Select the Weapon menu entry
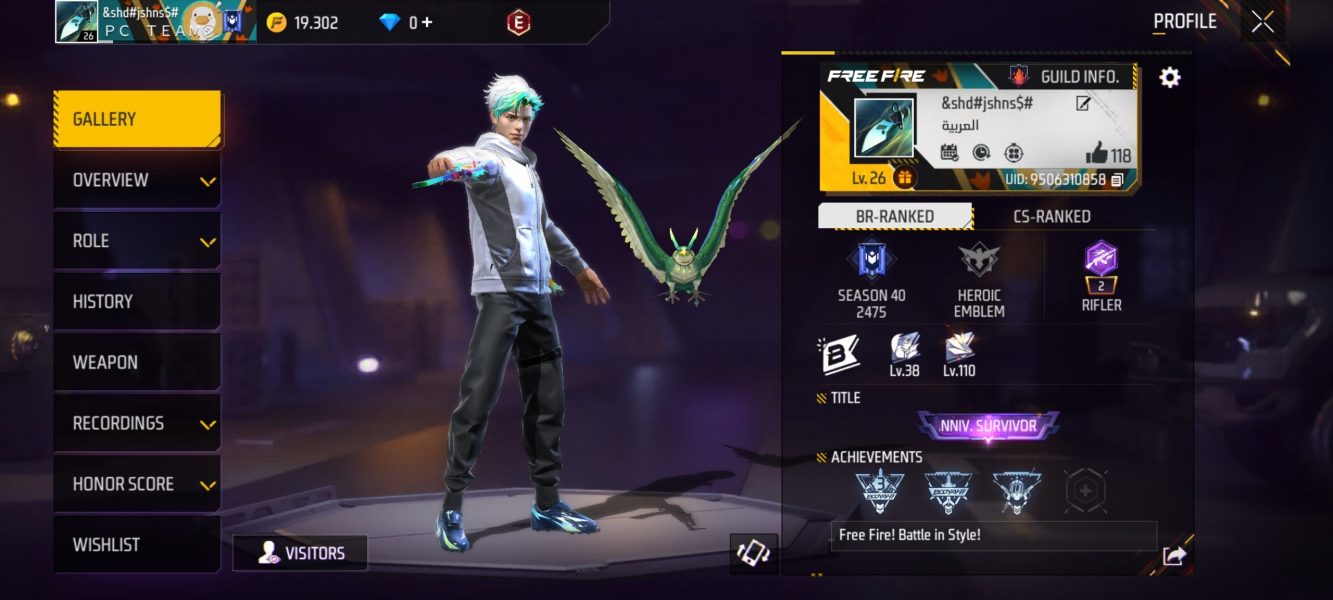Viewport: 1333px width, 600px height. point(137,362)
